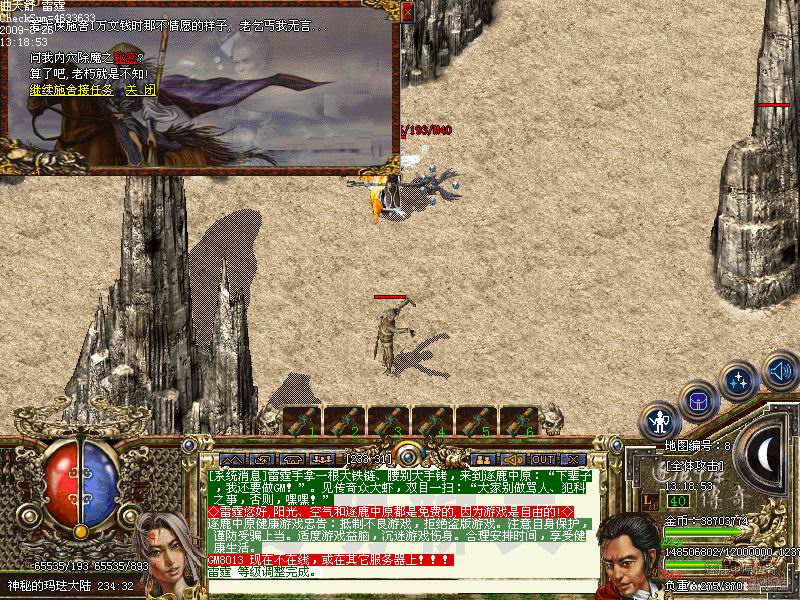The image size is (800, 600).
Task: Open the skills sparkle icon
Action: [739, 381]
